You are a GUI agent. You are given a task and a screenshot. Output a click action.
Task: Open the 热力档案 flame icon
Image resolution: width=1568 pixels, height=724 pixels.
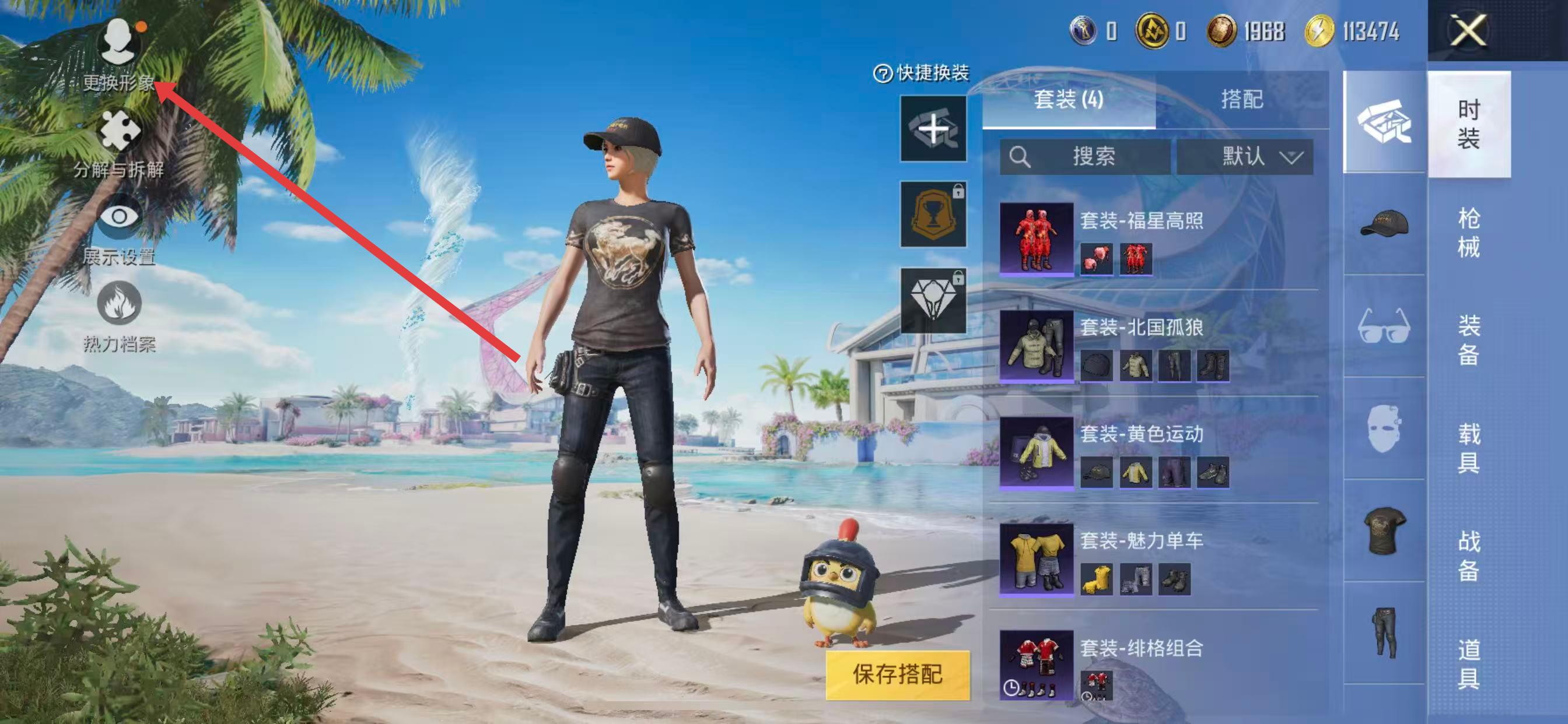coord(118,317)
